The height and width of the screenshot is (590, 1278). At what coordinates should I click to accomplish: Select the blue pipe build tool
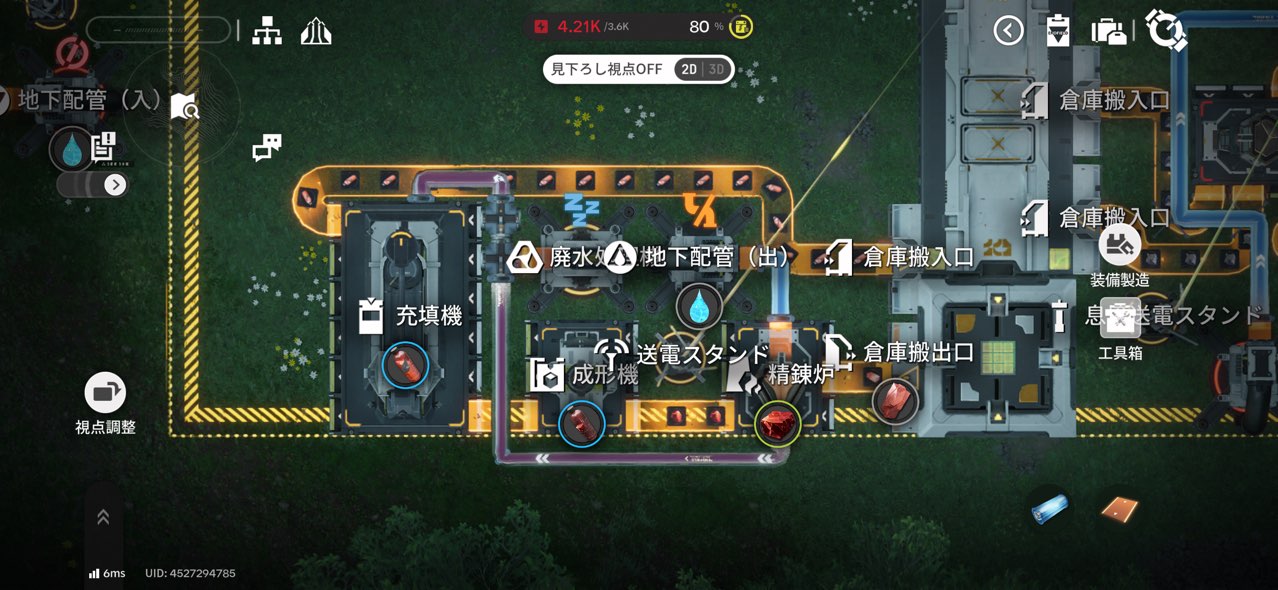coord(1049,508)
